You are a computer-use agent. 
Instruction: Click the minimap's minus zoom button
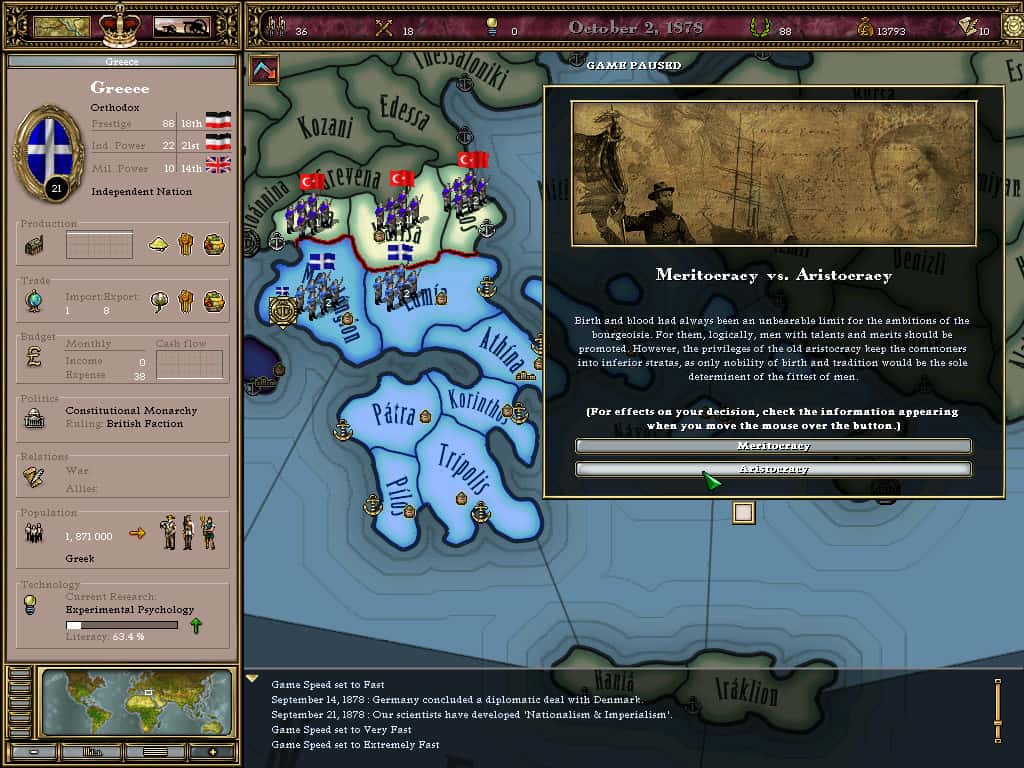tap(34, 751)
